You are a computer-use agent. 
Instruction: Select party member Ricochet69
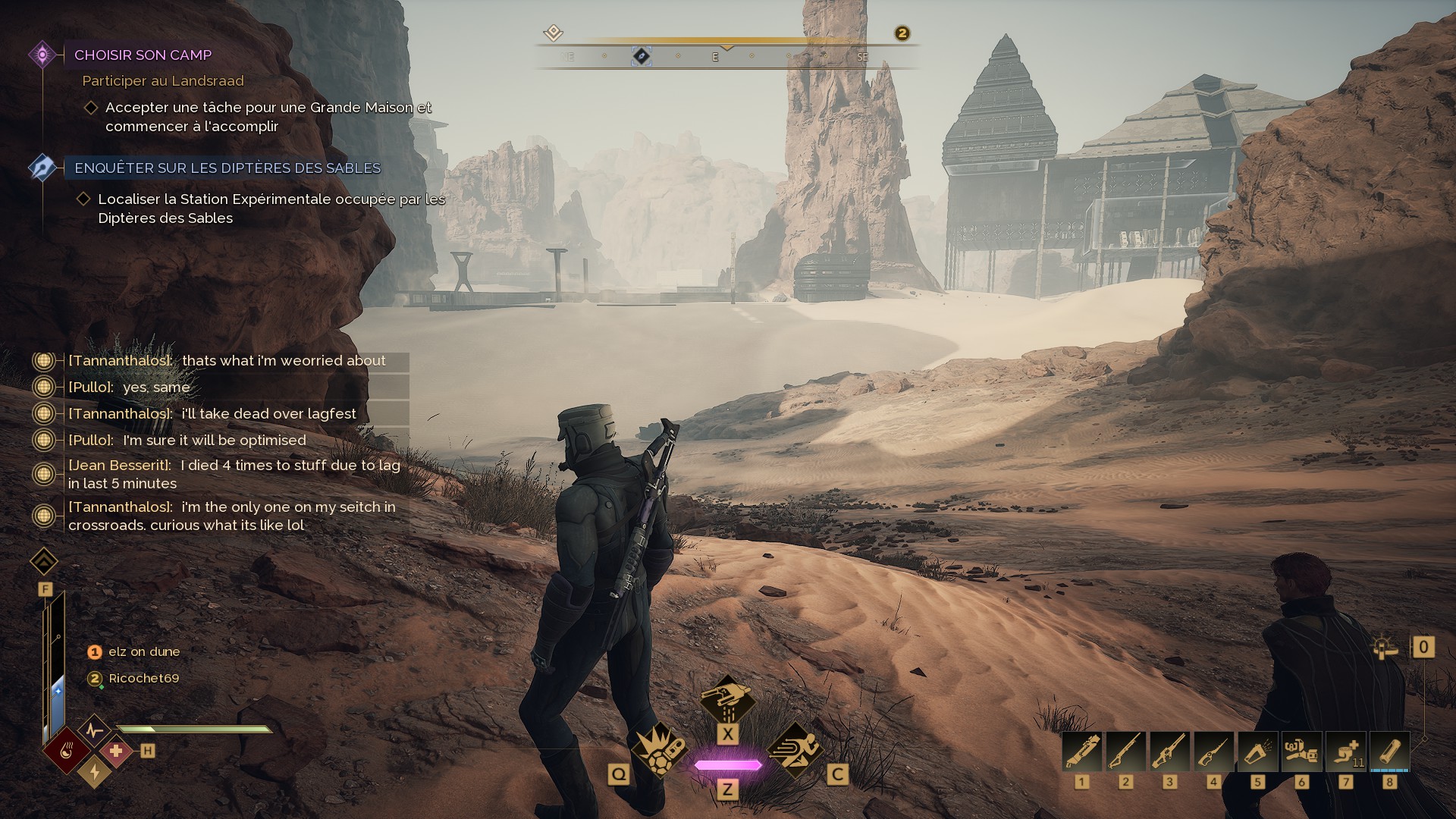143,679
